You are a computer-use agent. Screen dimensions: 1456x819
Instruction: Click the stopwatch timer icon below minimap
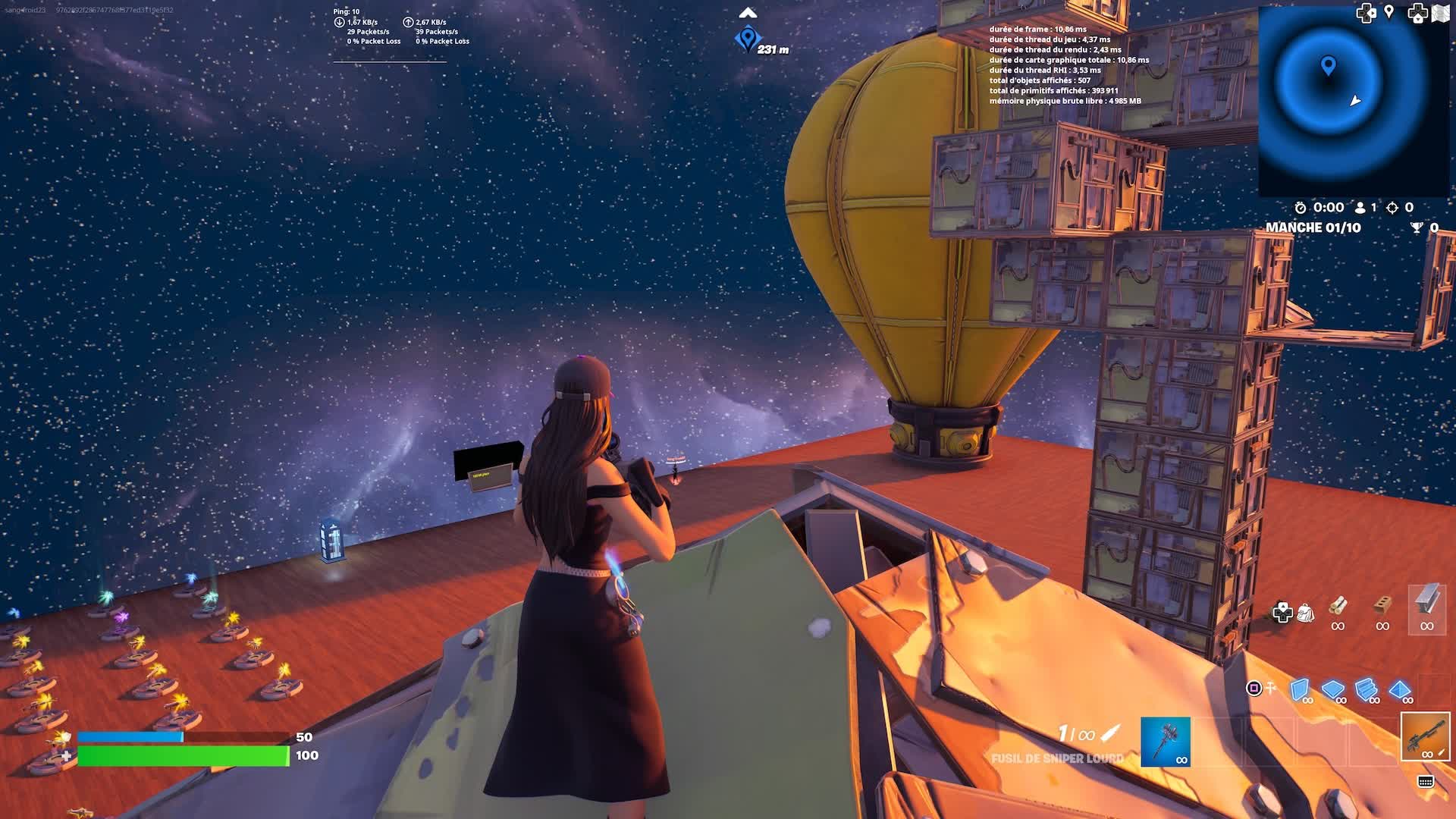coord(1301,208)
